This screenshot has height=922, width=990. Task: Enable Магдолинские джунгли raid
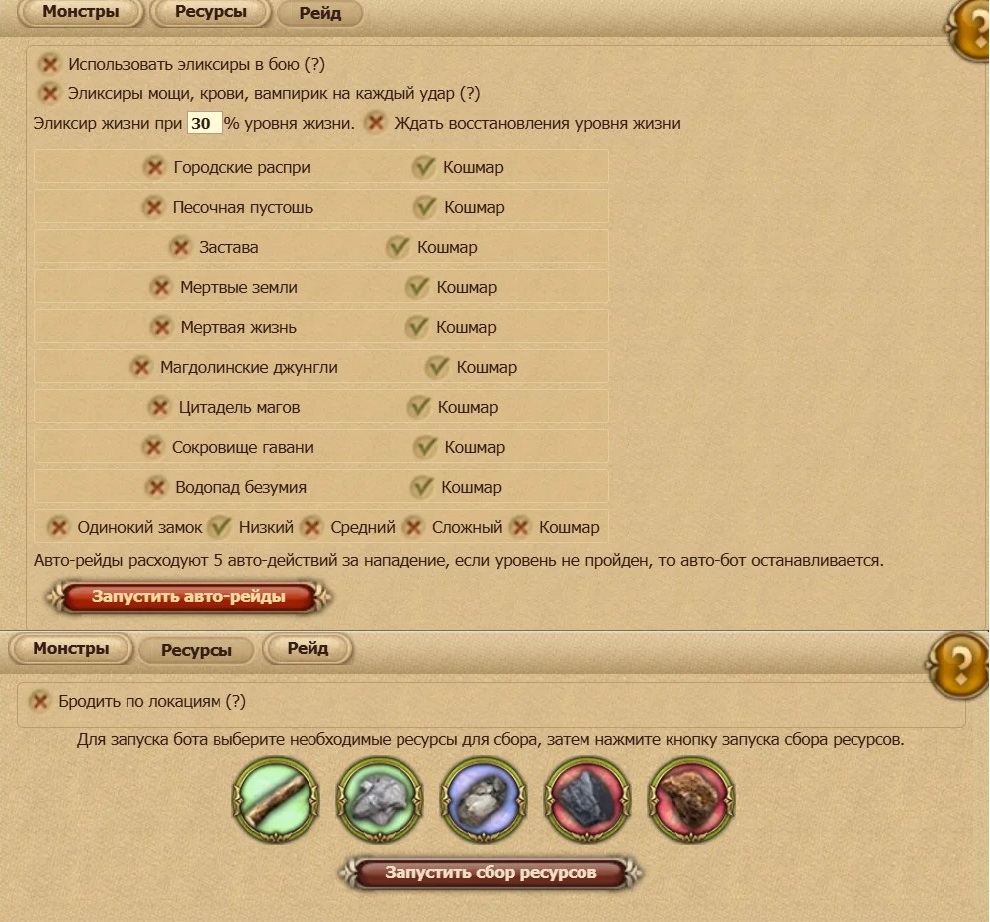[140, 367]
